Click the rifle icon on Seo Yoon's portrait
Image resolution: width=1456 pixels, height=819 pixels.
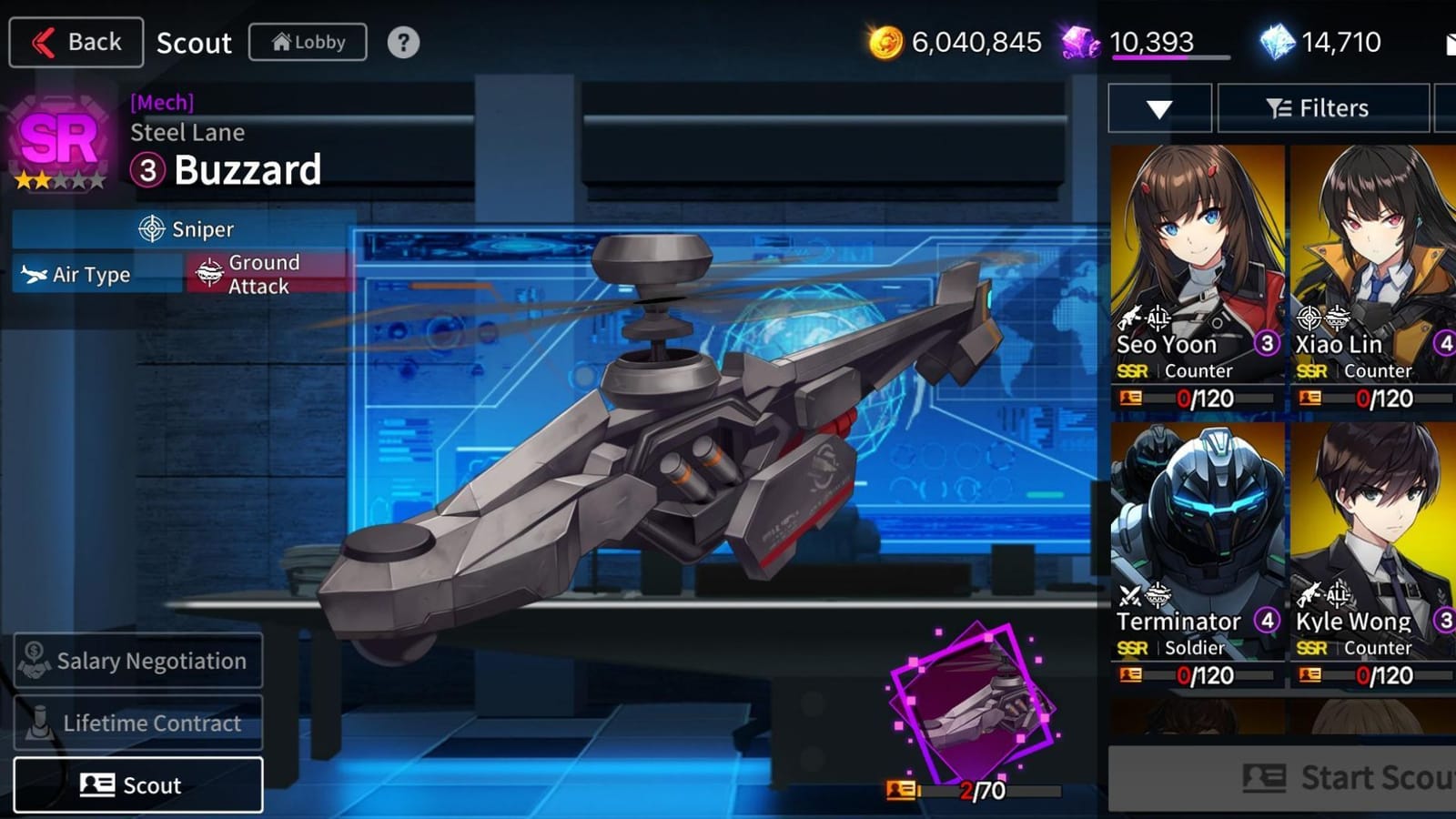[1131, 318]
